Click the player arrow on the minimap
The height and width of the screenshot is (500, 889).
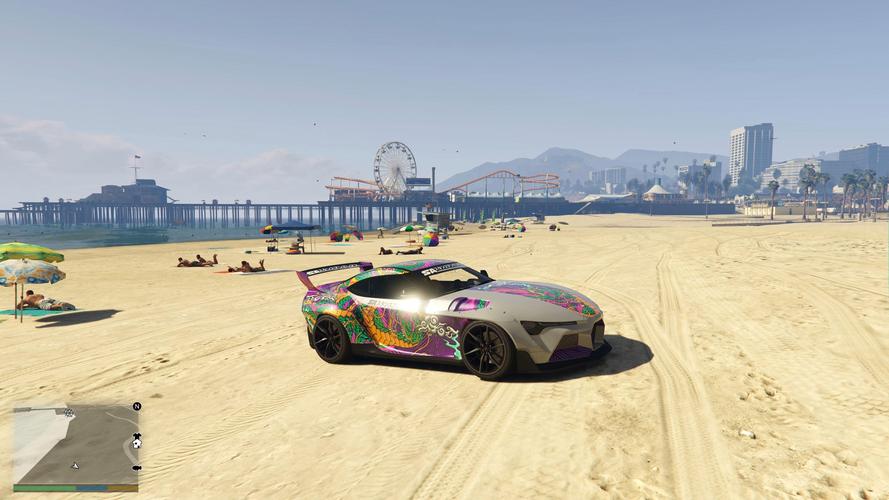[75, 466]
